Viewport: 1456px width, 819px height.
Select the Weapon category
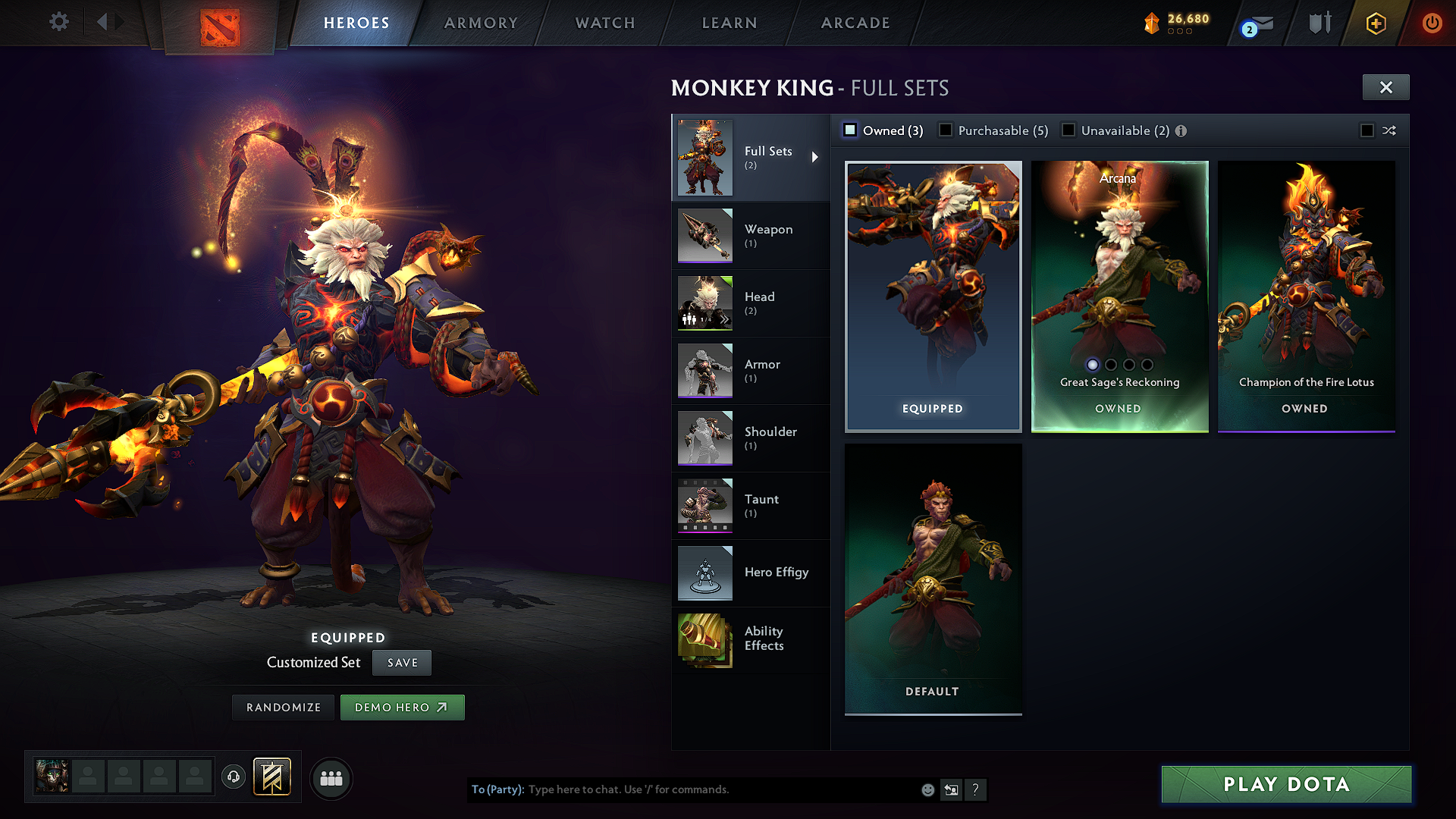coord(750,236)
